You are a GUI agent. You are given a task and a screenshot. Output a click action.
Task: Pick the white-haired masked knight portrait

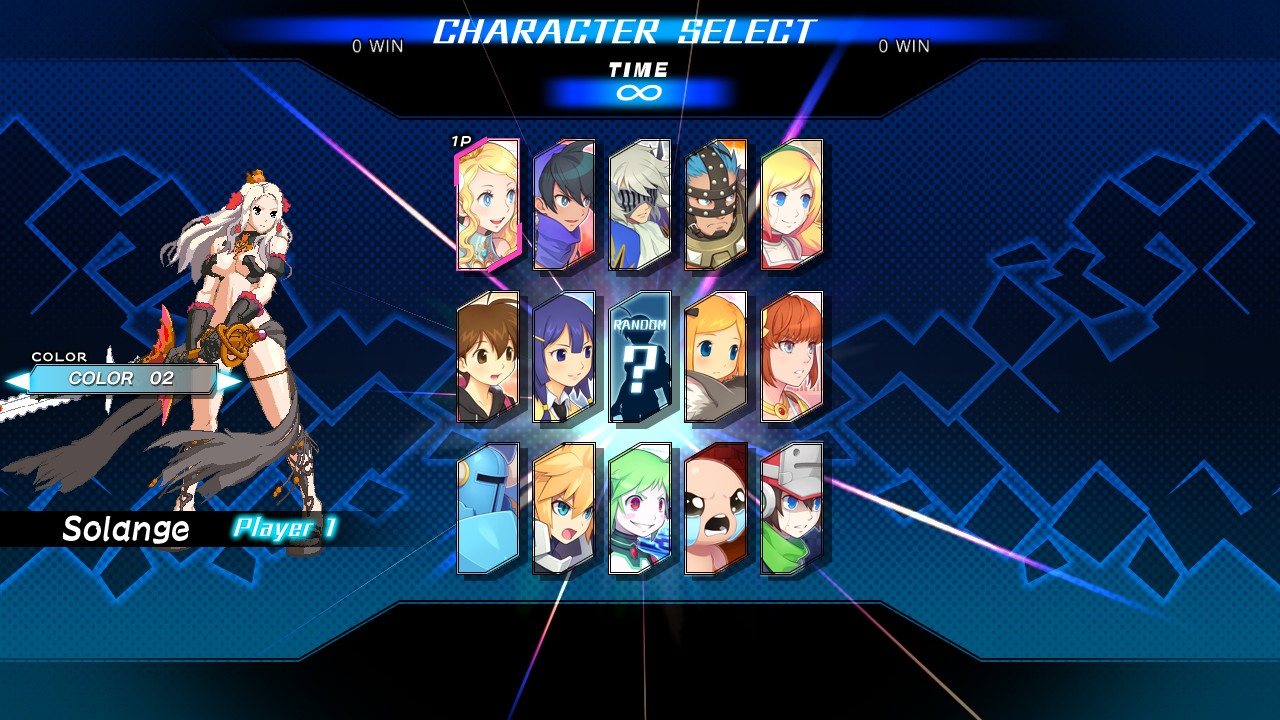click(640, 205)
